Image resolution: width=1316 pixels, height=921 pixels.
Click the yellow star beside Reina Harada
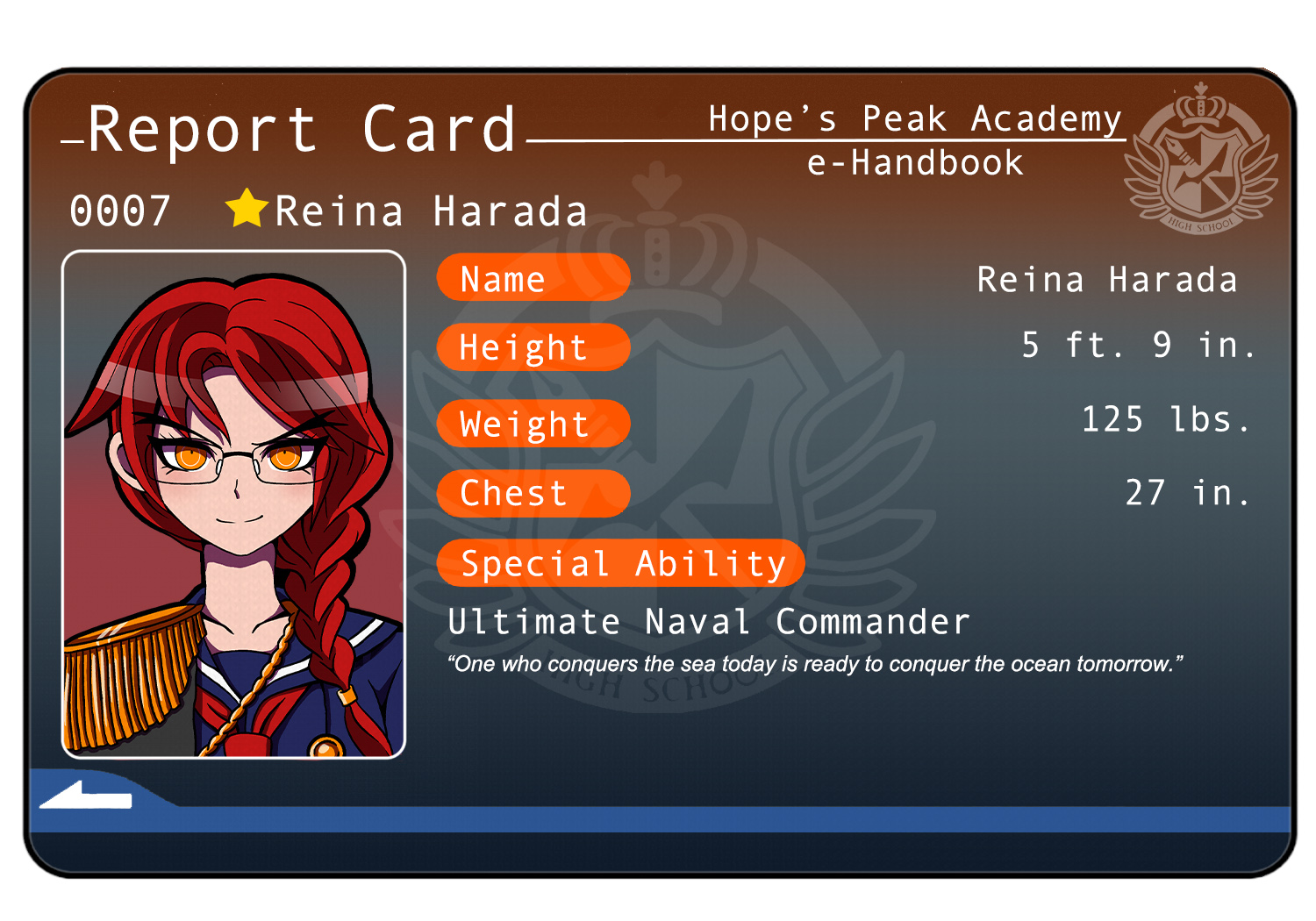(x=247, y=209)
